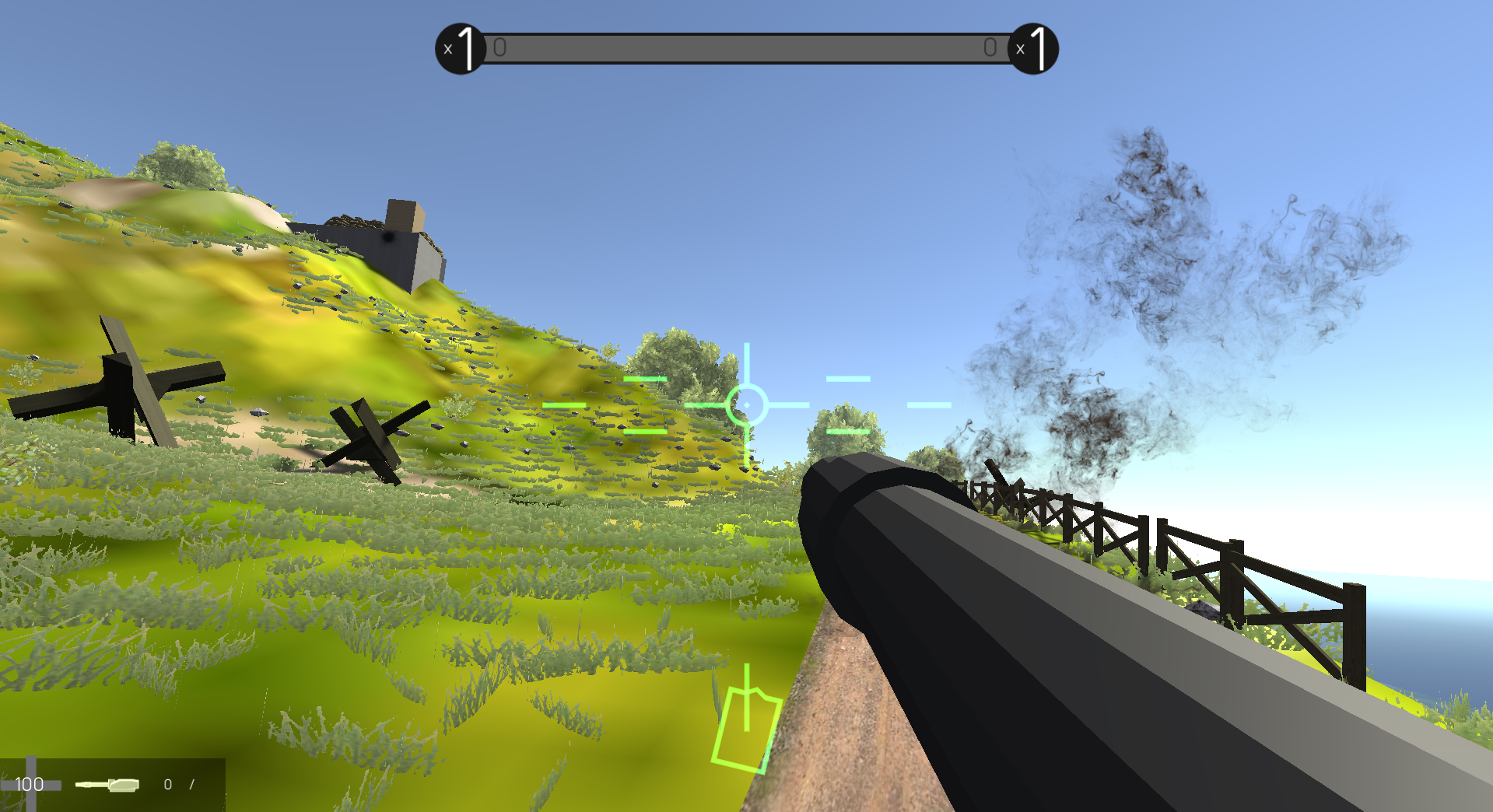Click the ammo counter showing 0
The height and width of the screenshot is (812, 1493).
pyautogui.click(x=168, y=785)
